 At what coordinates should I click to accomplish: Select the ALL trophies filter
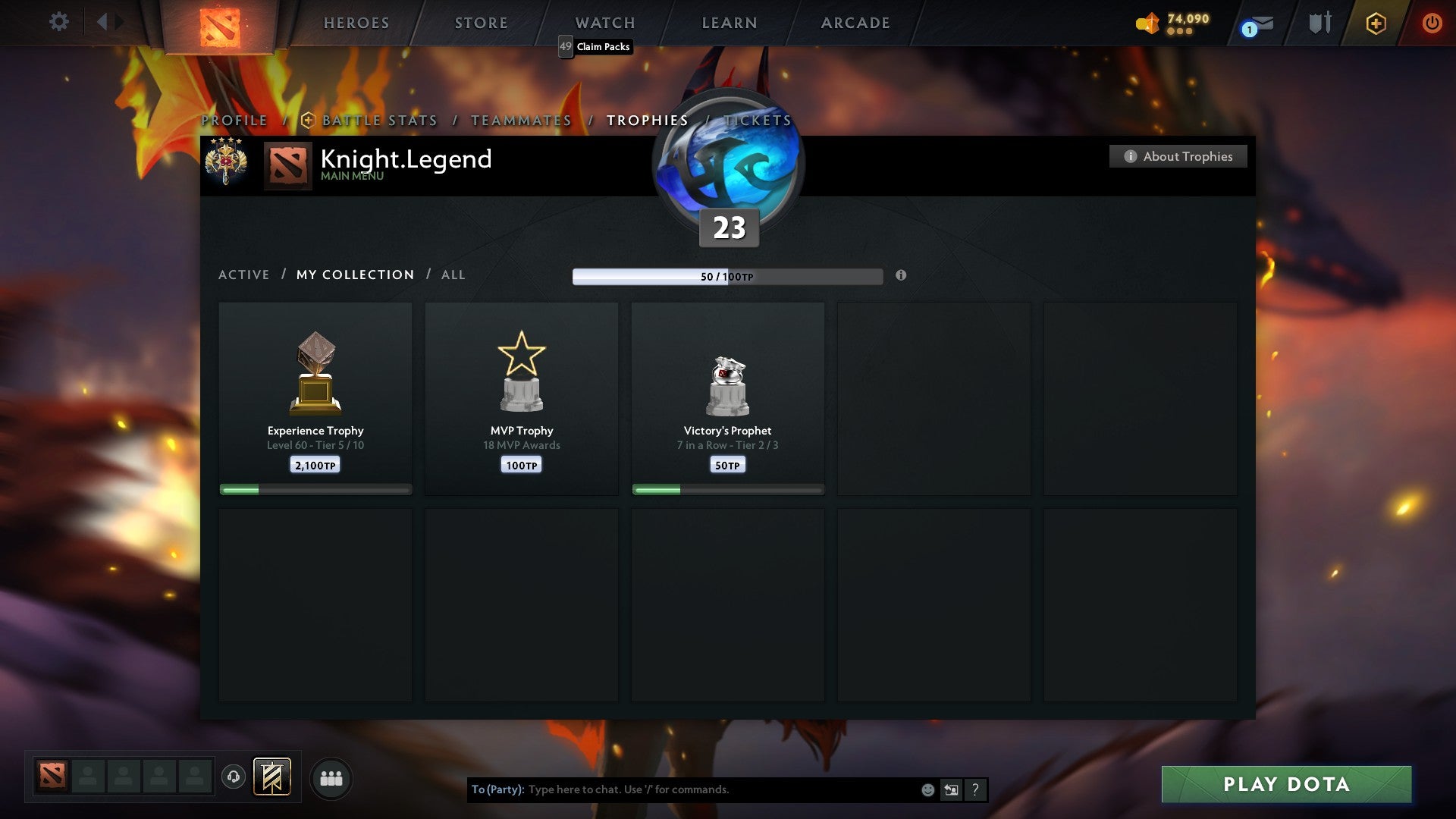(x=453, y=275)
